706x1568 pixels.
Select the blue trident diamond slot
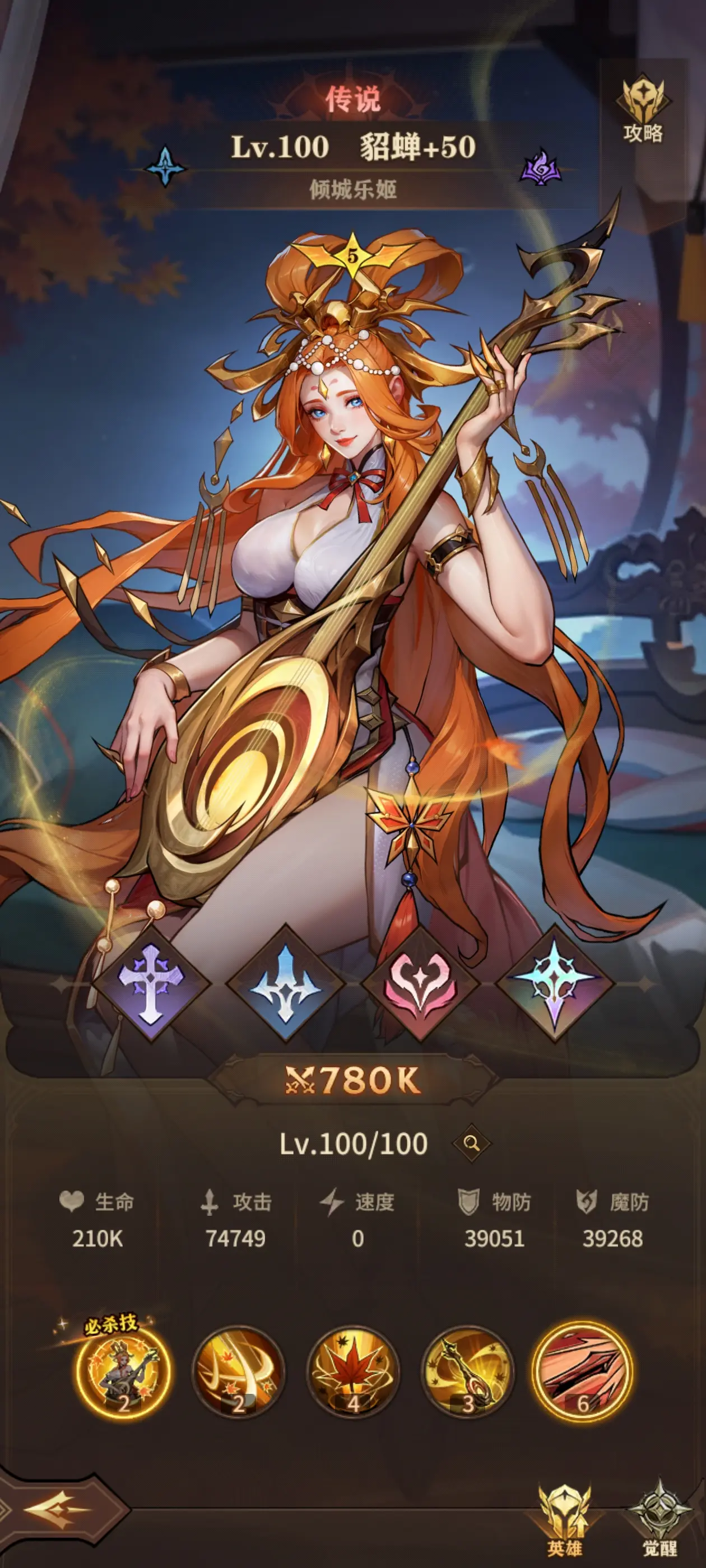tap(285, 982)
